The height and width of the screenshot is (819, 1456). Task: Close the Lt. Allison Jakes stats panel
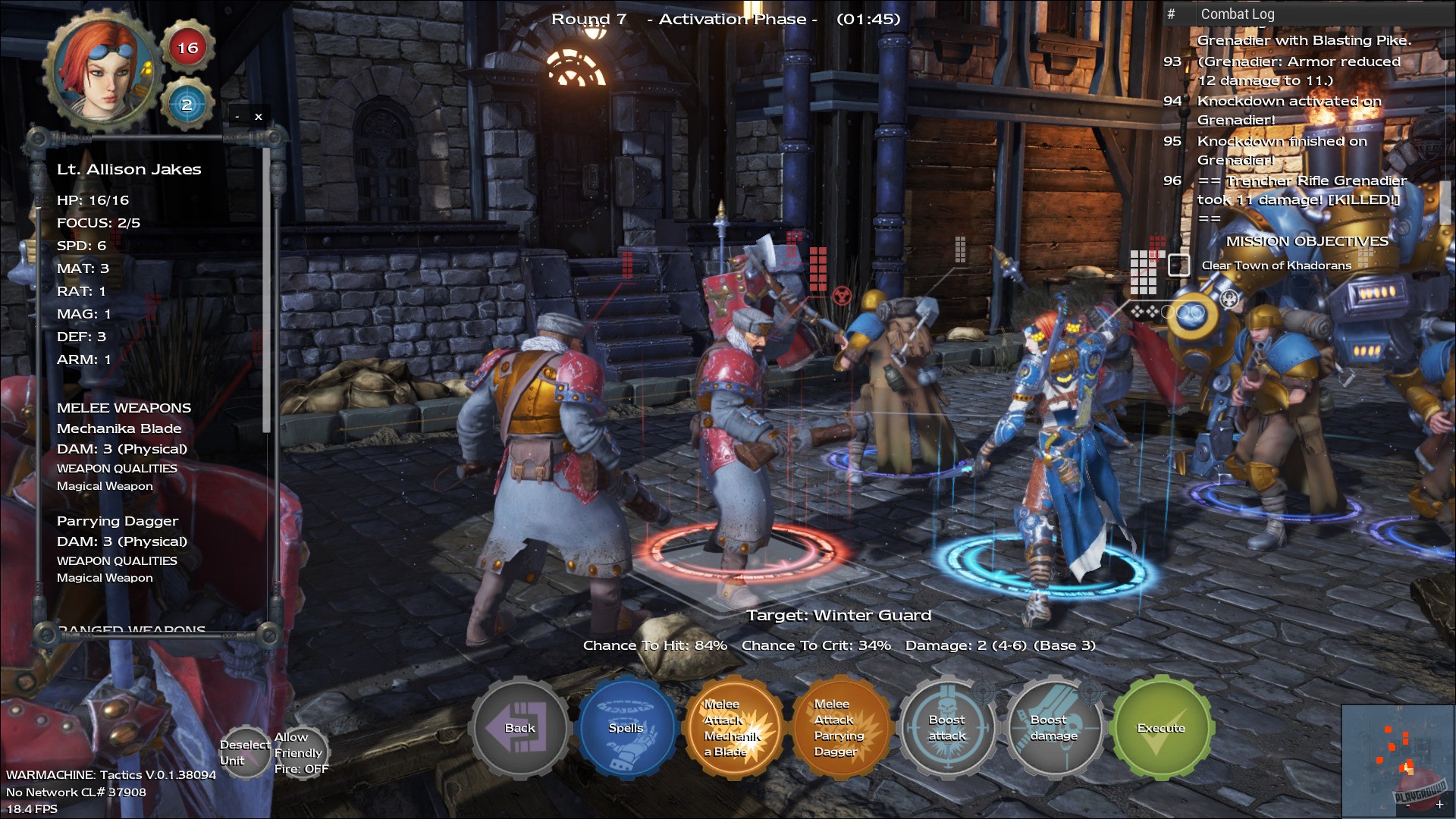pyautogui.click(x=259, y=117)
